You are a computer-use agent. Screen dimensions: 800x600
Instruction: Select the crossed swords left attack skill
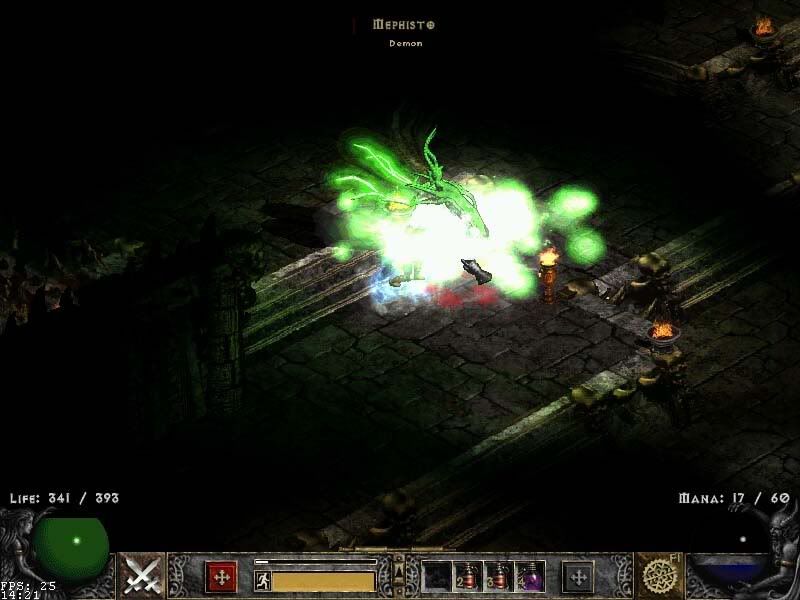[x=143, y=576]
